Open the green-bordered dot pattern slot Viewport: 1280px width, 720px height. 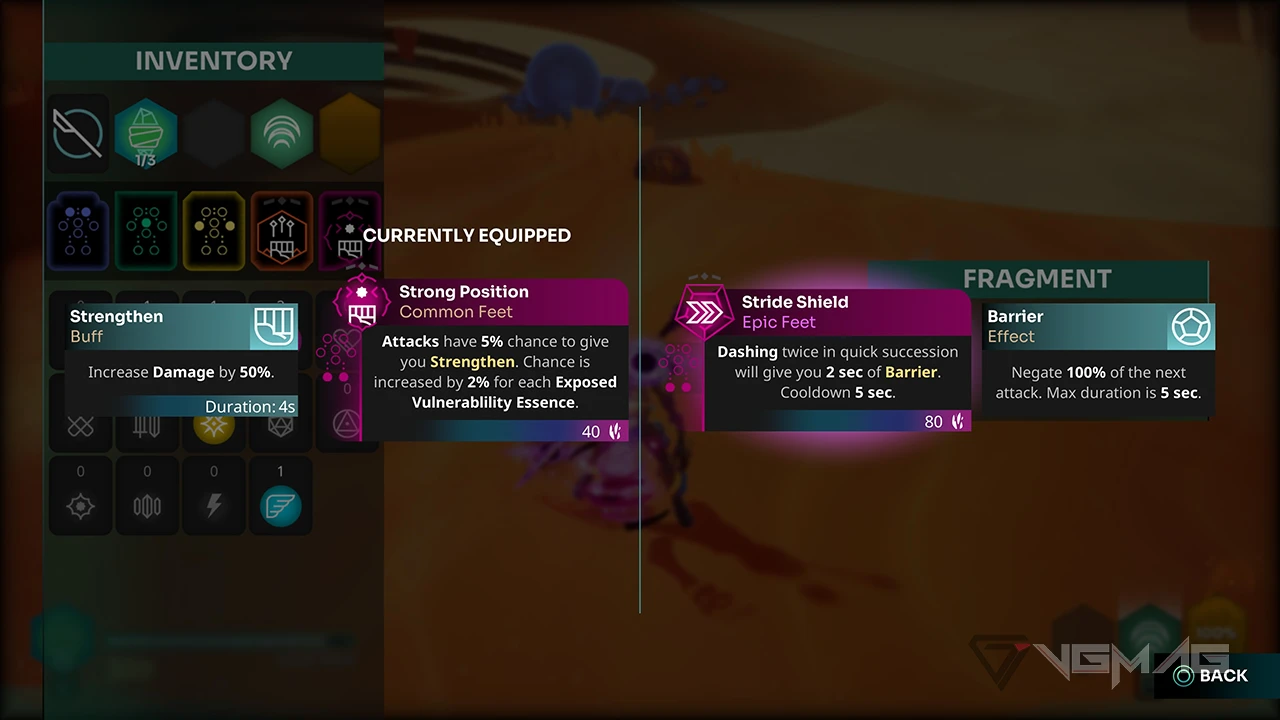point(146,231)
